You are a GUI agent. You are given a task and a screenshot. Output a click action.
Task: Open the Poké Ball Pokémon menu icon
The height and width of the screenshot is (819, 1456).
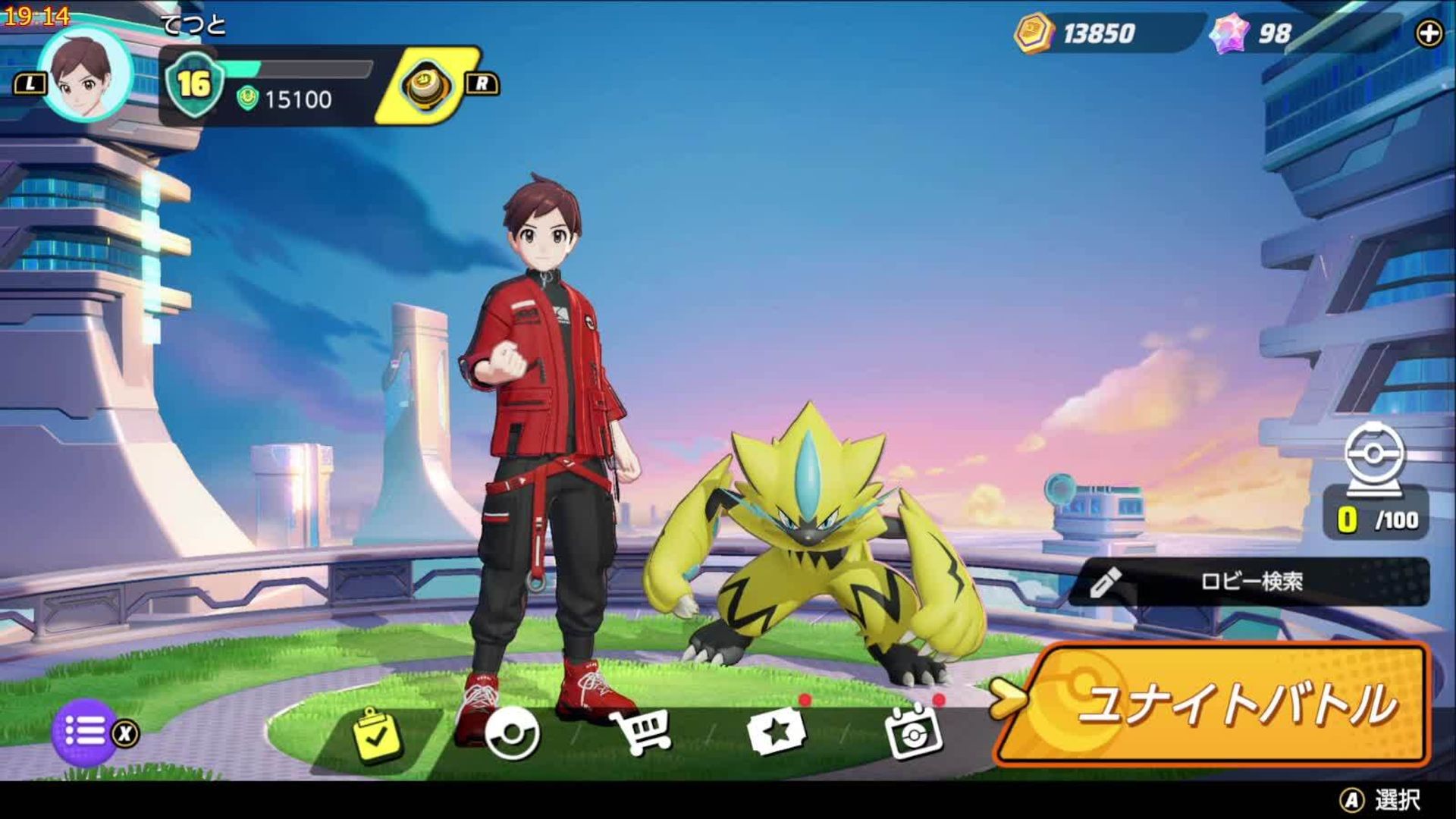[x=512, y=734]
